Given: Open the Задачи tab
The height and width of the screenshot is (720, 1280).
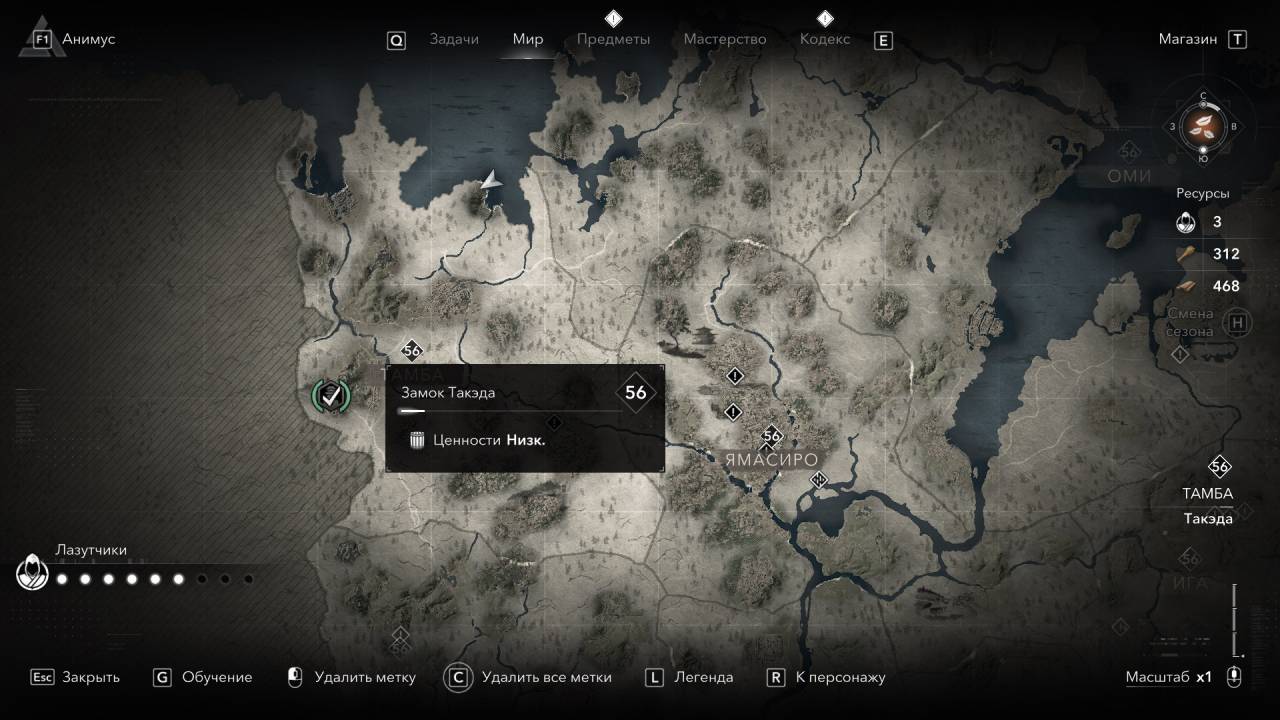Looking at the screenshot, I should pos(454,39).
